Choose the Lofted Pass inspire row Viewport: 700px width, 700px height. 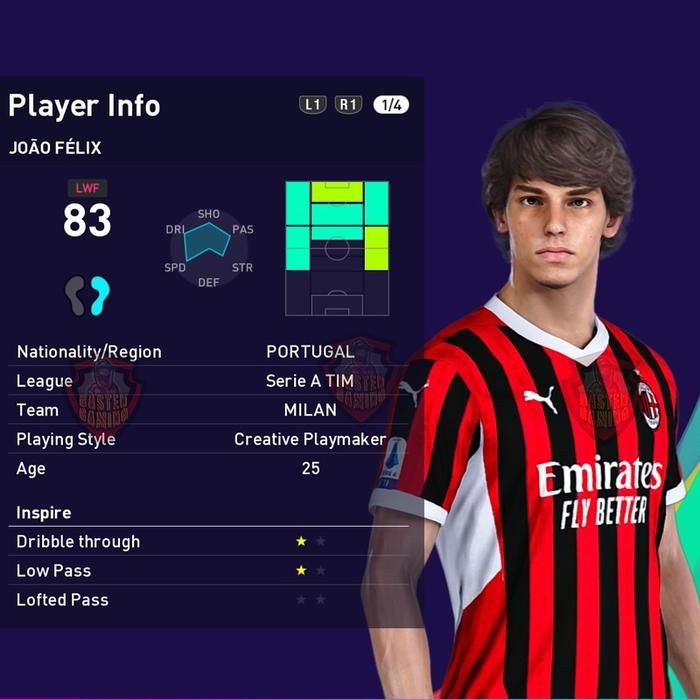[x=210, y=600]
